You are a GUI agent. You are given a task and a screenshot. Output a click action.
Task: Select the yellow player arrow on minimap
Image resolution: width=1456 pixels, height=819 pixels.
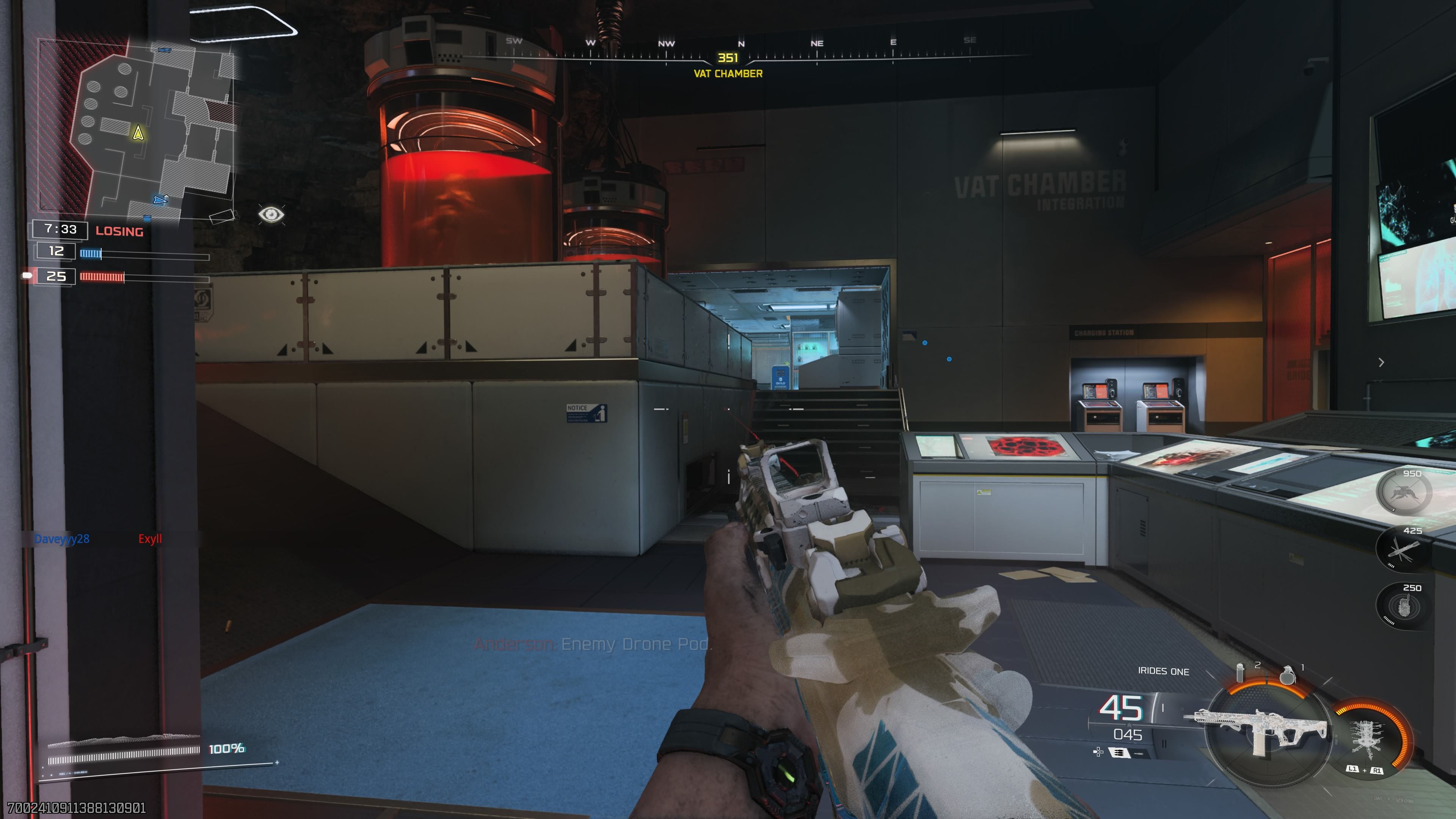click(x=138, y=133)
